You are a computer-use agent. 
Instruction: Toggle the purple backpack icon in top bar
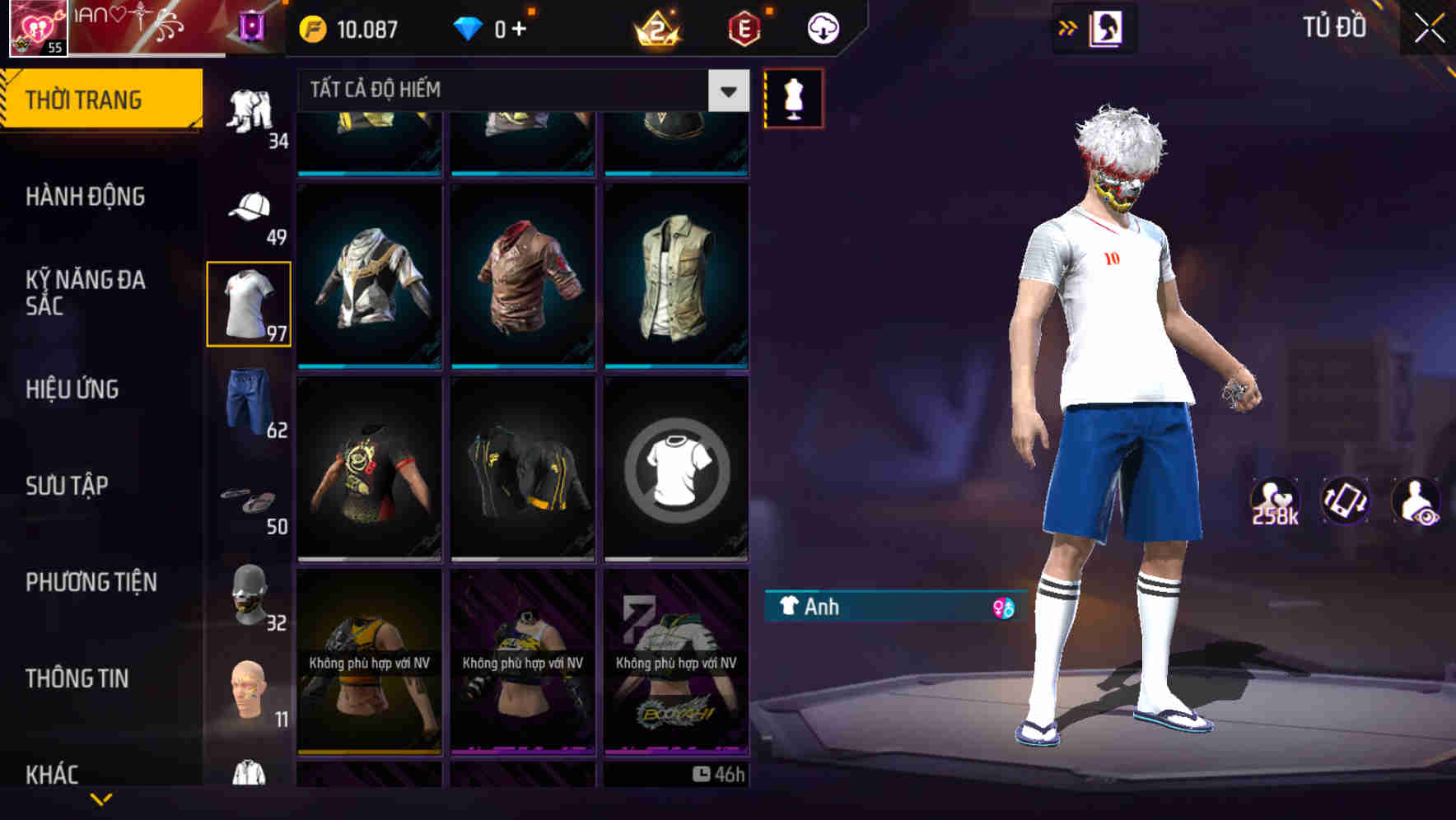tap(252, 27)
